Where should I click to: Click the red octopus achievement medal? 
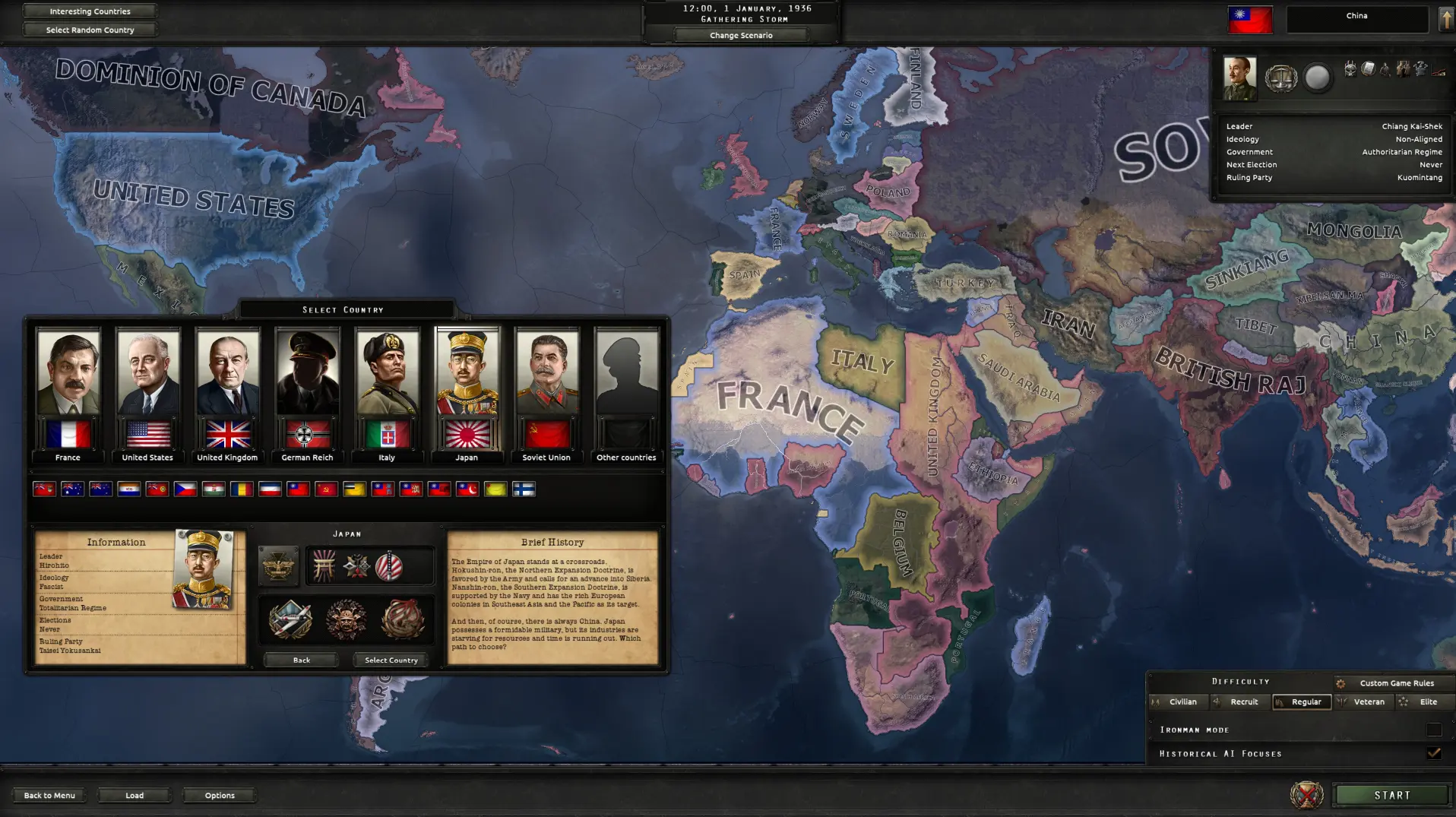(402, 619)
